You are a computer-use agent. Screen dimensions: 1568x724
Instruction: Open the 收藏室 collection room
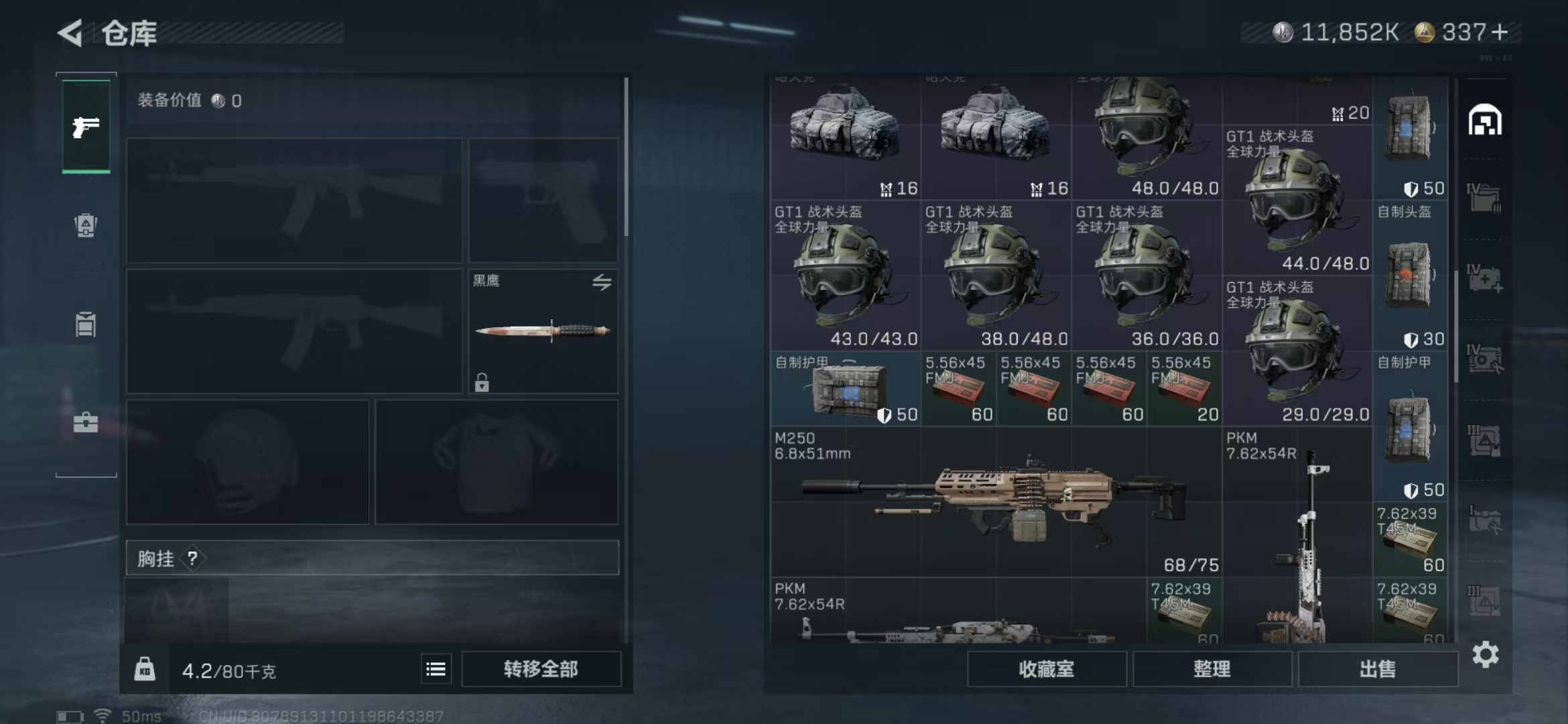click(x=1046, y=668)
